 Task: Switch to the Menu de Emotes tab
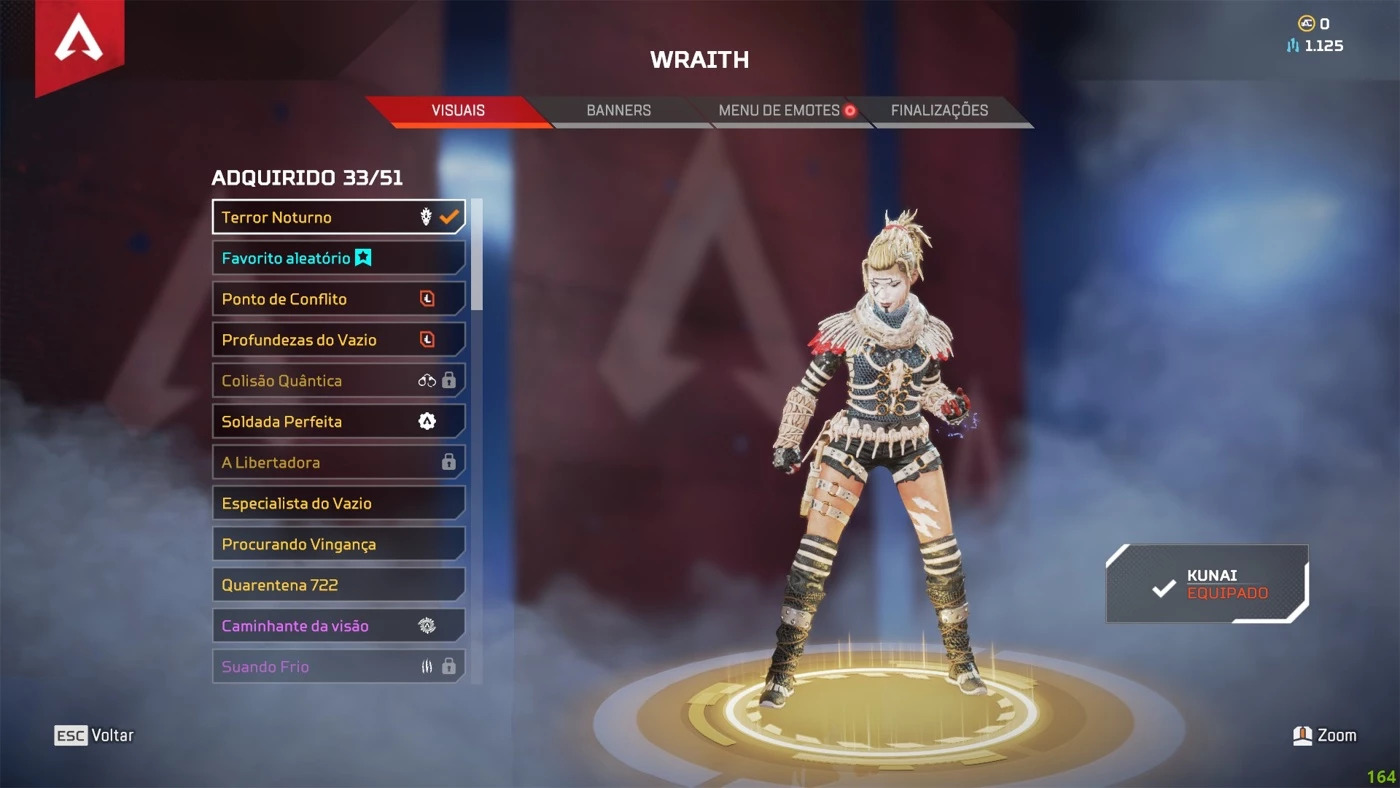click(x=780, y=111)
